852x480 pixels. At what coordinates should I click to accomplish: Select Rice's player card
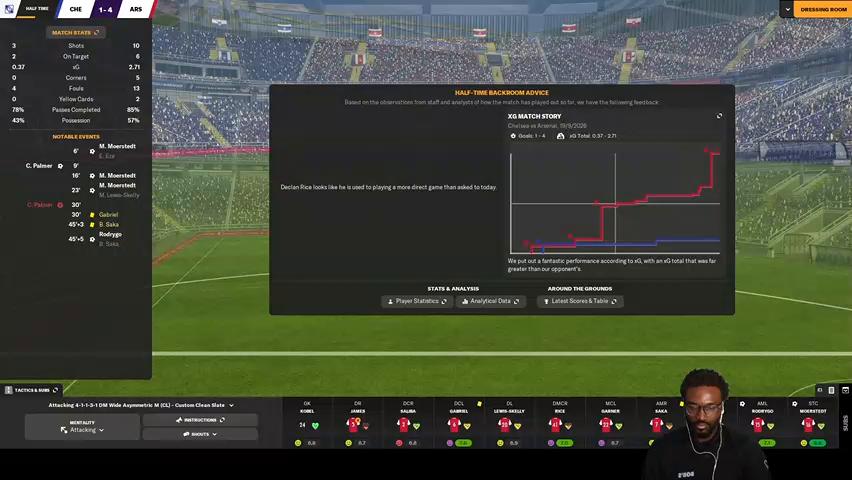click(x=559, y=424)
